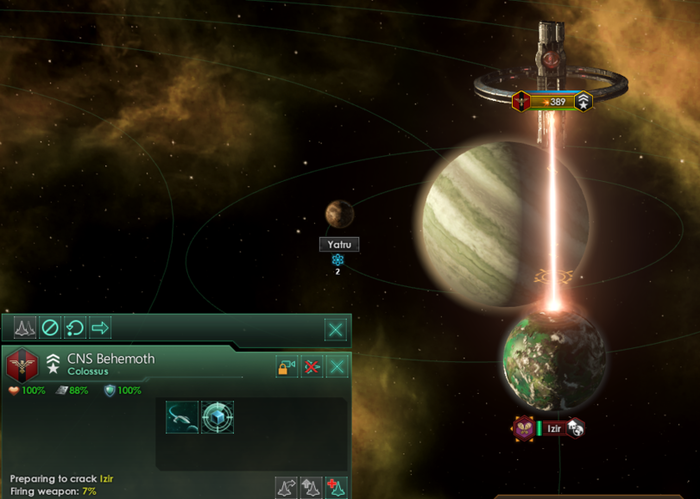
Task: Click the upgrade ship up-arrow button
Action: 312,487
